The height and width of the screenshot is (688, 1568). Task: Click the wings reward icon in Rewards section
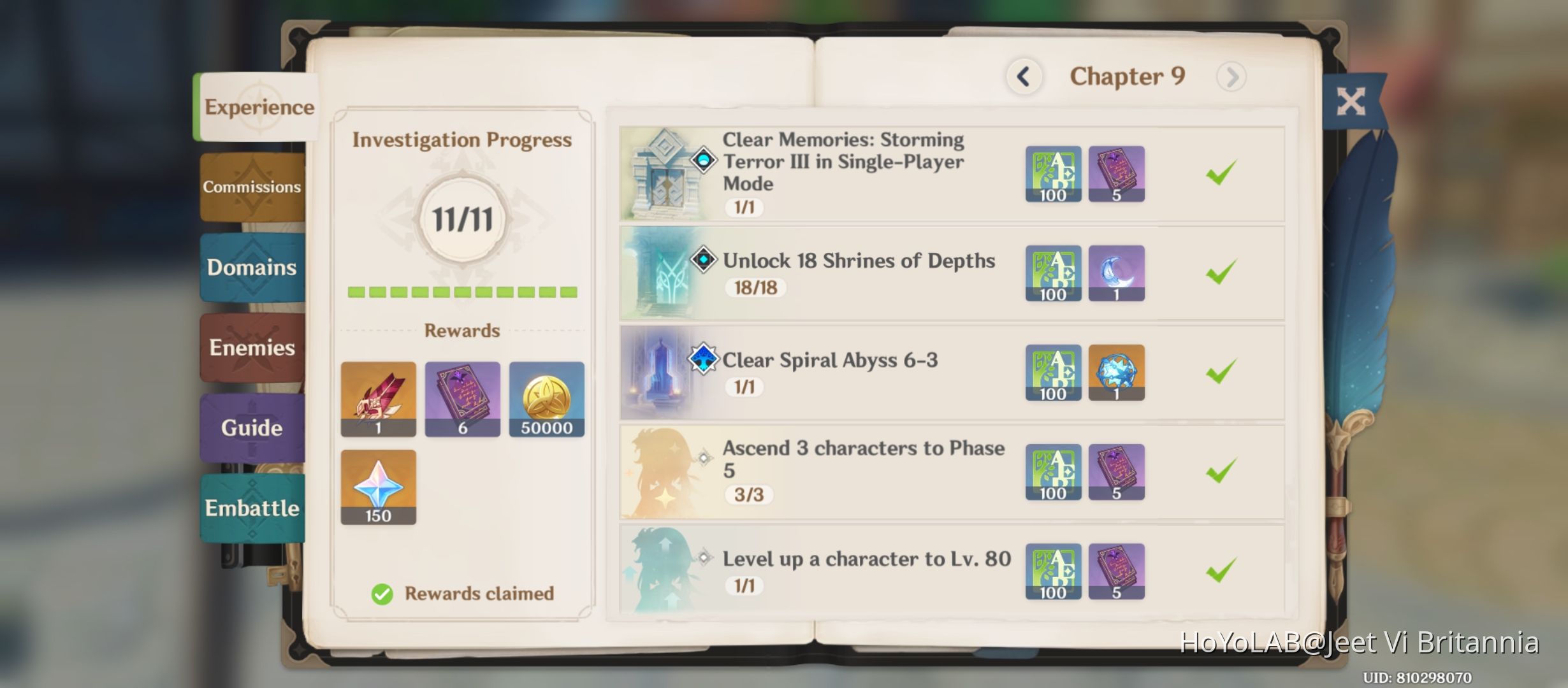(x=378, y=399)
